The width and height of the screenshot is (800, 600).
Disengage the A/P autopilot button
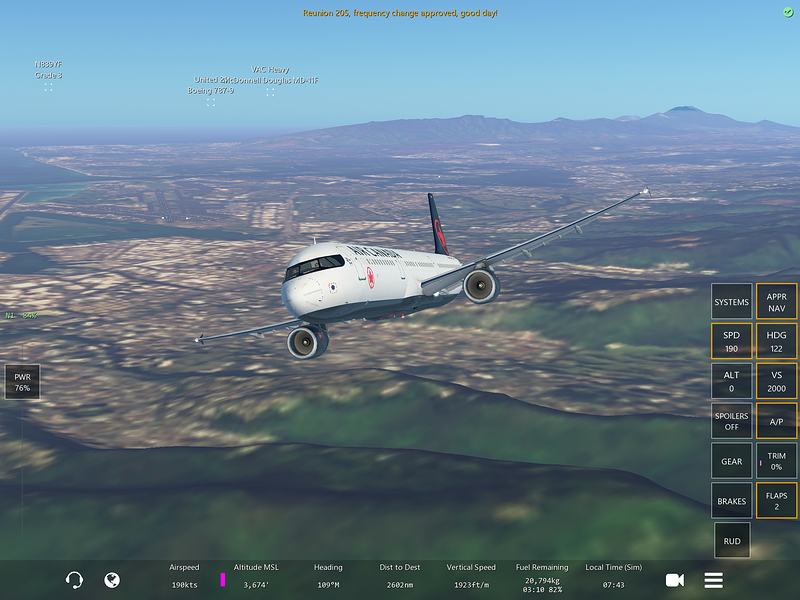point(776,421)
